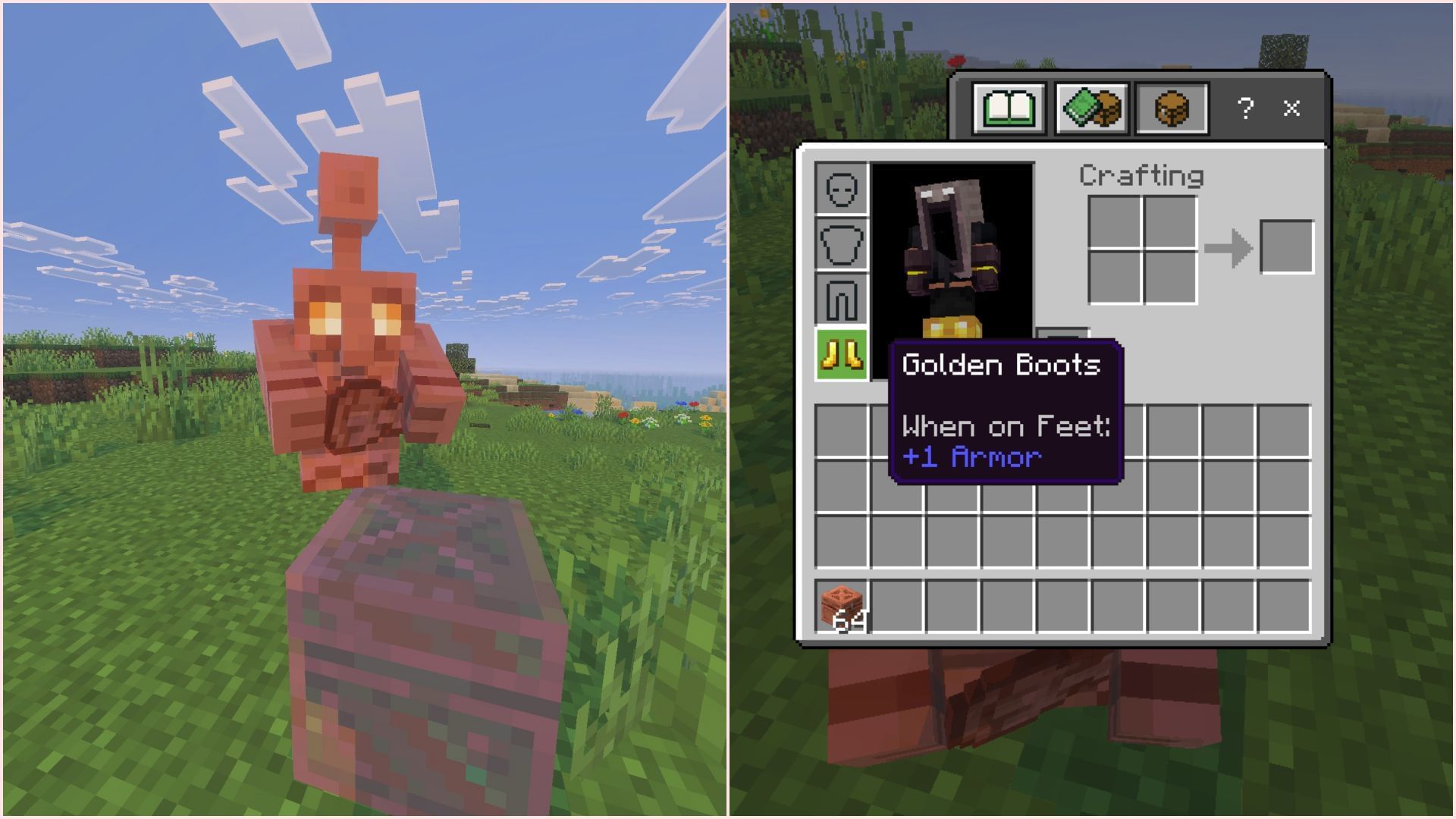
Task: Close the inventory window
Action: (1291, 108)
